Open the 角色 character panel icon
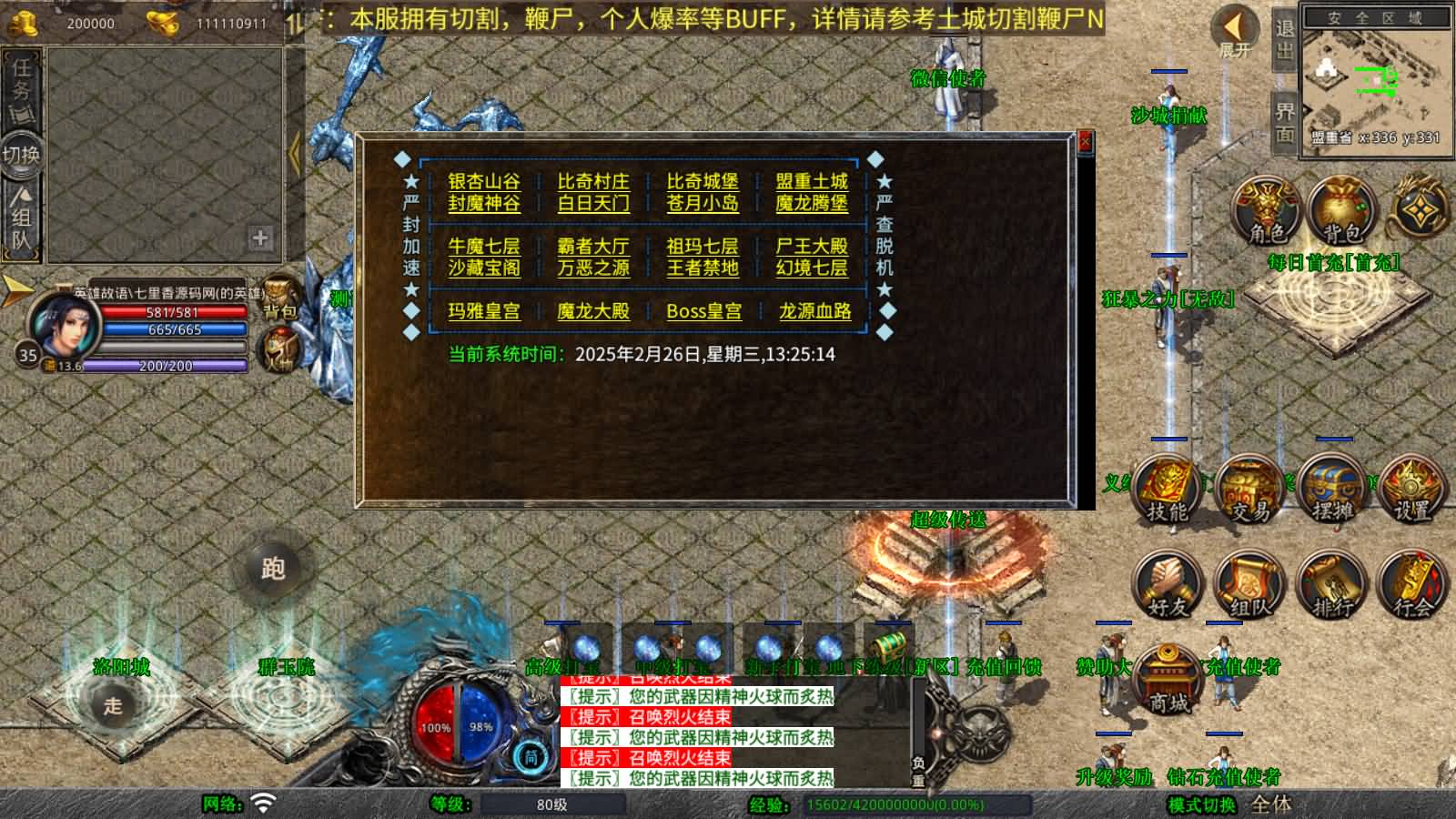The height and width of the screenshot is (819, 1456). pos(1265,212)
